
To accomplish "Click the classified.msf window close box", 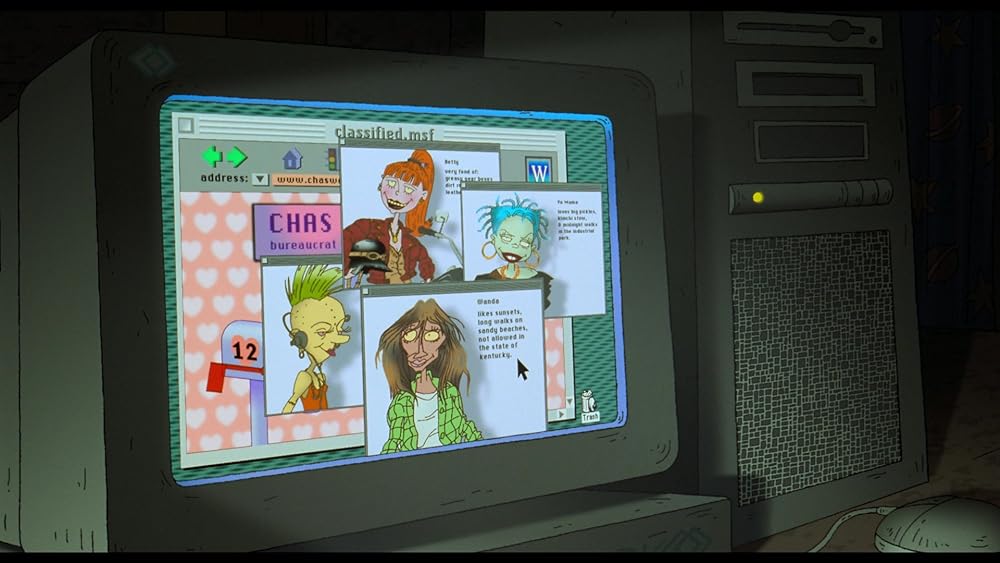I will pyautogui.click(x=183, y=126).
